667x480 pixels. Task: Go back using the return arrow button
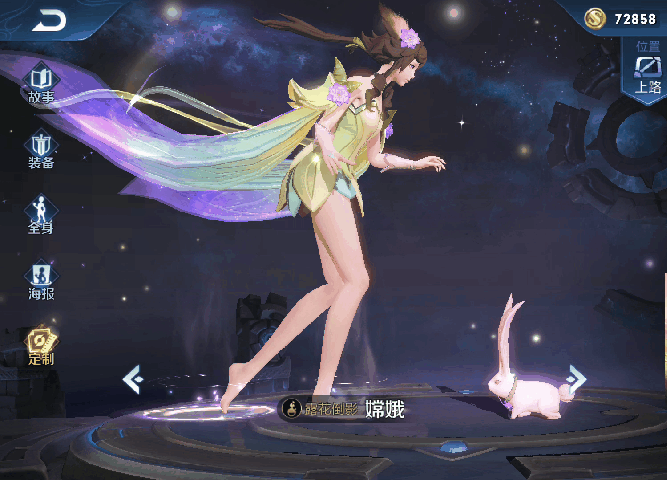[x=47, y=20]
